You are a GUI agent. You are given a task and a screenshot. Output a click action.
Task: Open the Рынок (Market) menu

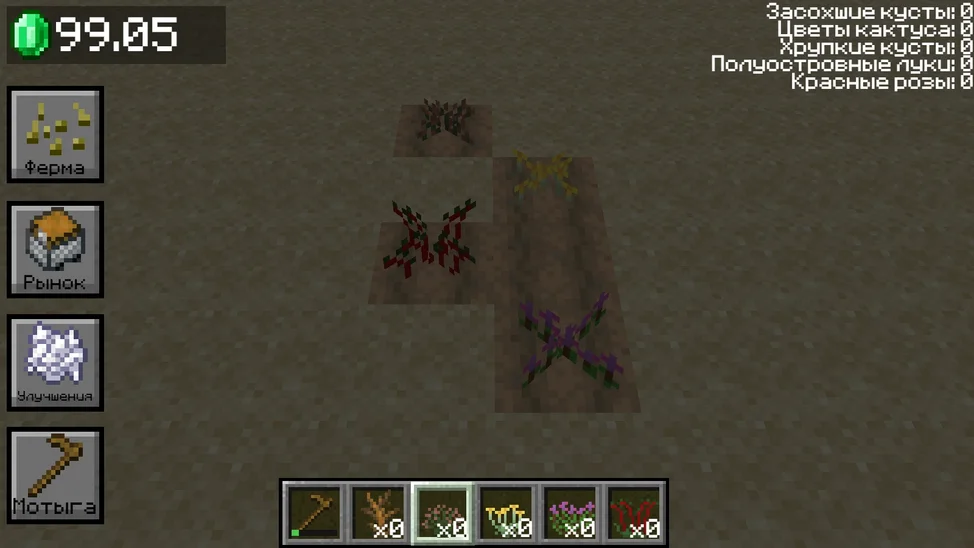tap(56, 250)
